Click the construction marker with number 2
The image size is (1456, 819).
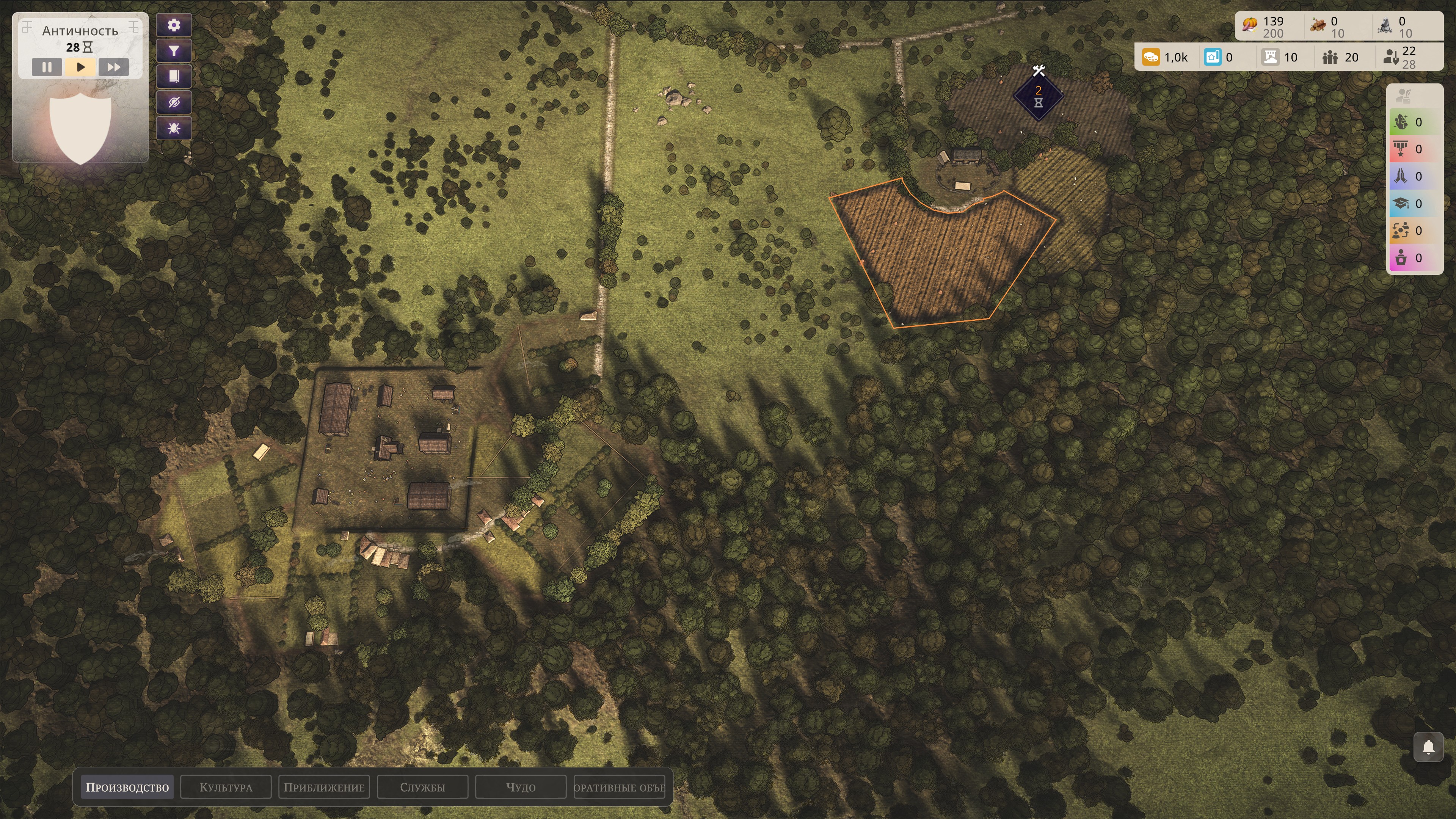click(1038, 97)
